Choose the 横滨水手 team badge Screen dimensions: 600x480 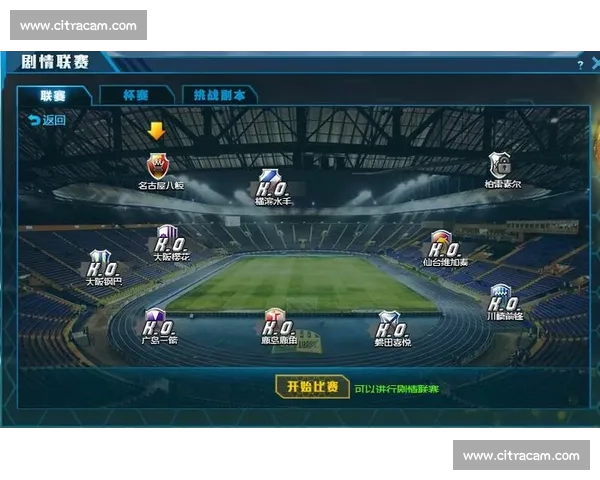click(x=270, y=182)
